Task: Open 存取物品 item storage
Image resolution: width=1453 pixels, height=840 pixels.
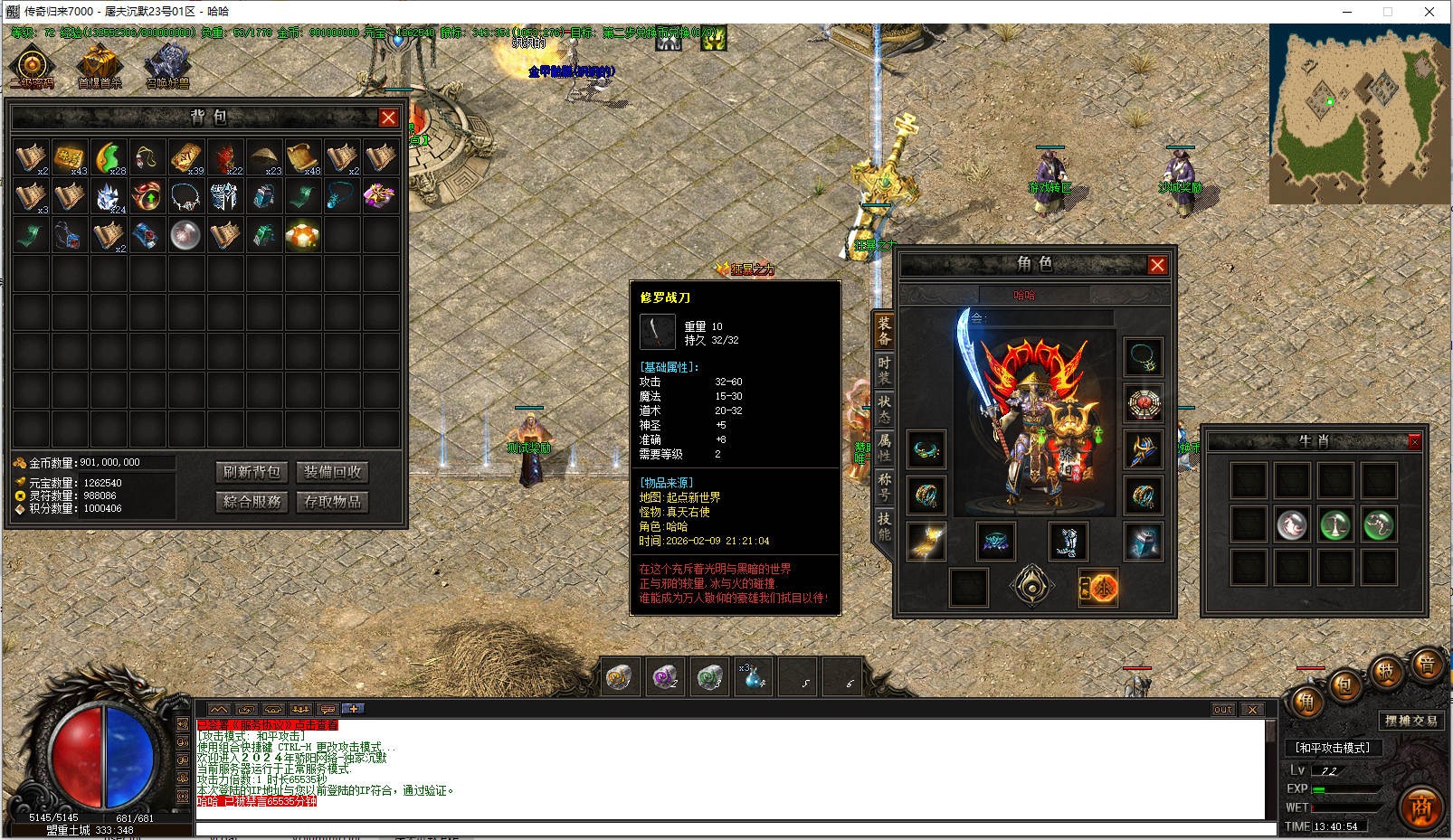Action: pyautogui.click(x=332, y=502)
